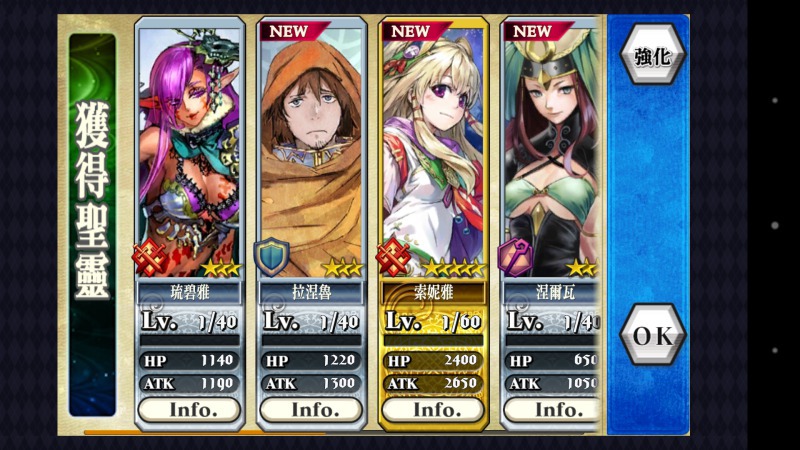This screenshot has height=450, width=800.
Task: Open the 強化 enhancement button
Action: coord(652,55)
